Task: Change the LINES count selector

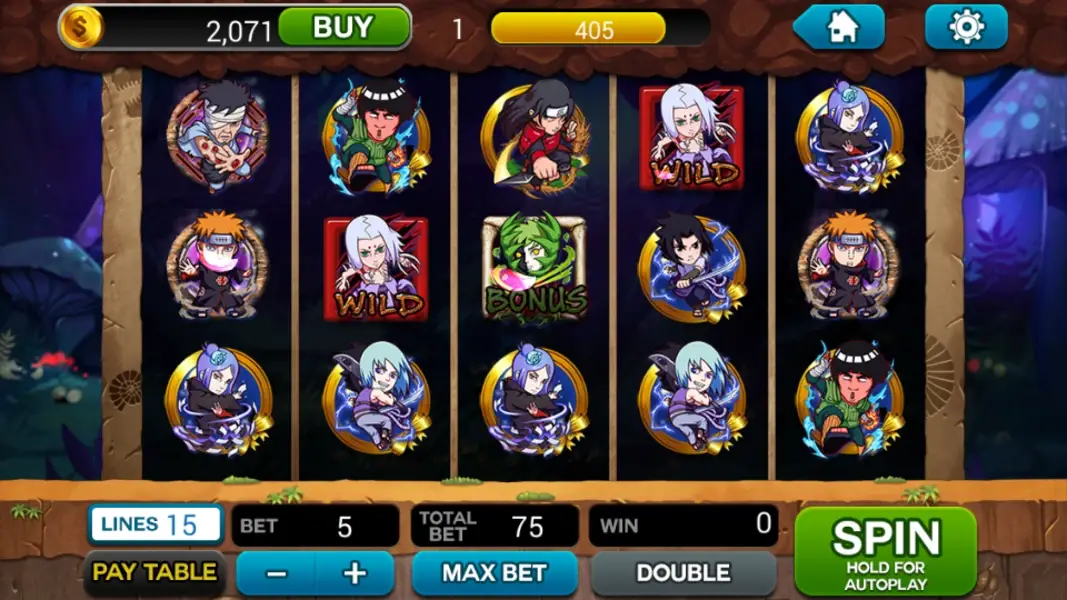Action: tap(155, 524)
